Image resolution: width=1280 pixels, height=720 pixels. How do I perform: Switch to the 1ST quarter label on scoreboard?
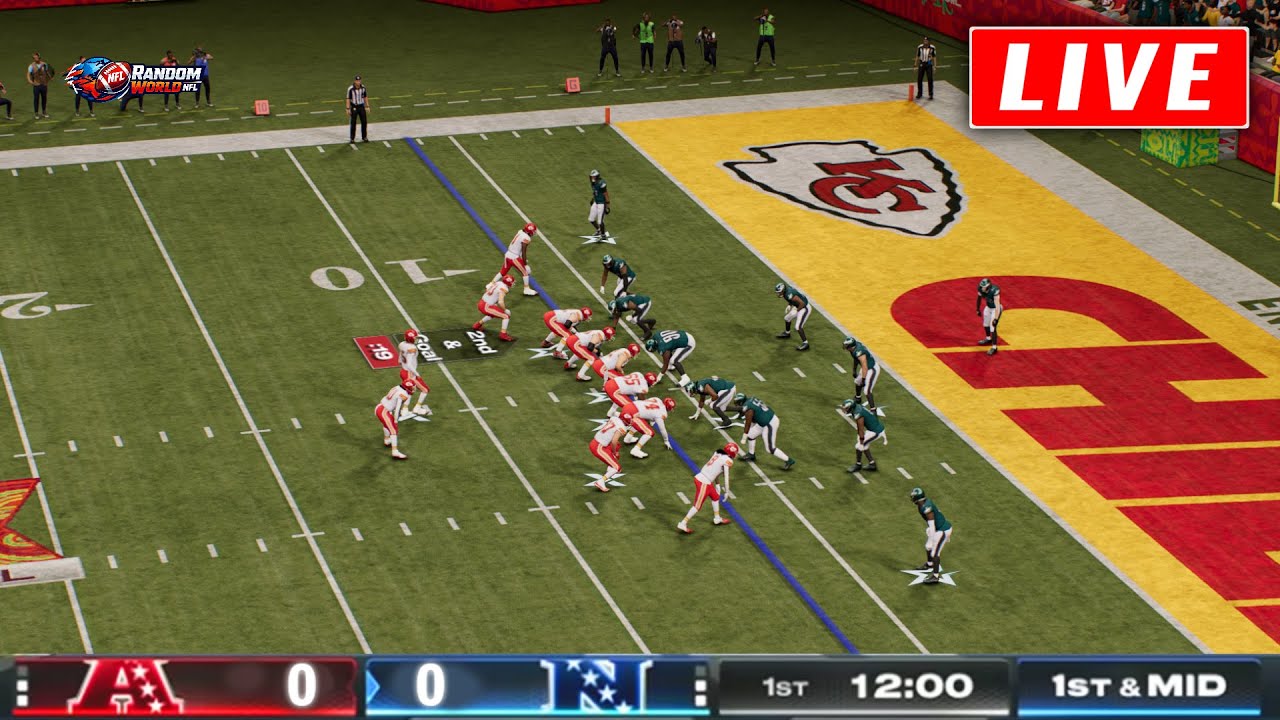tap(787, 685)
